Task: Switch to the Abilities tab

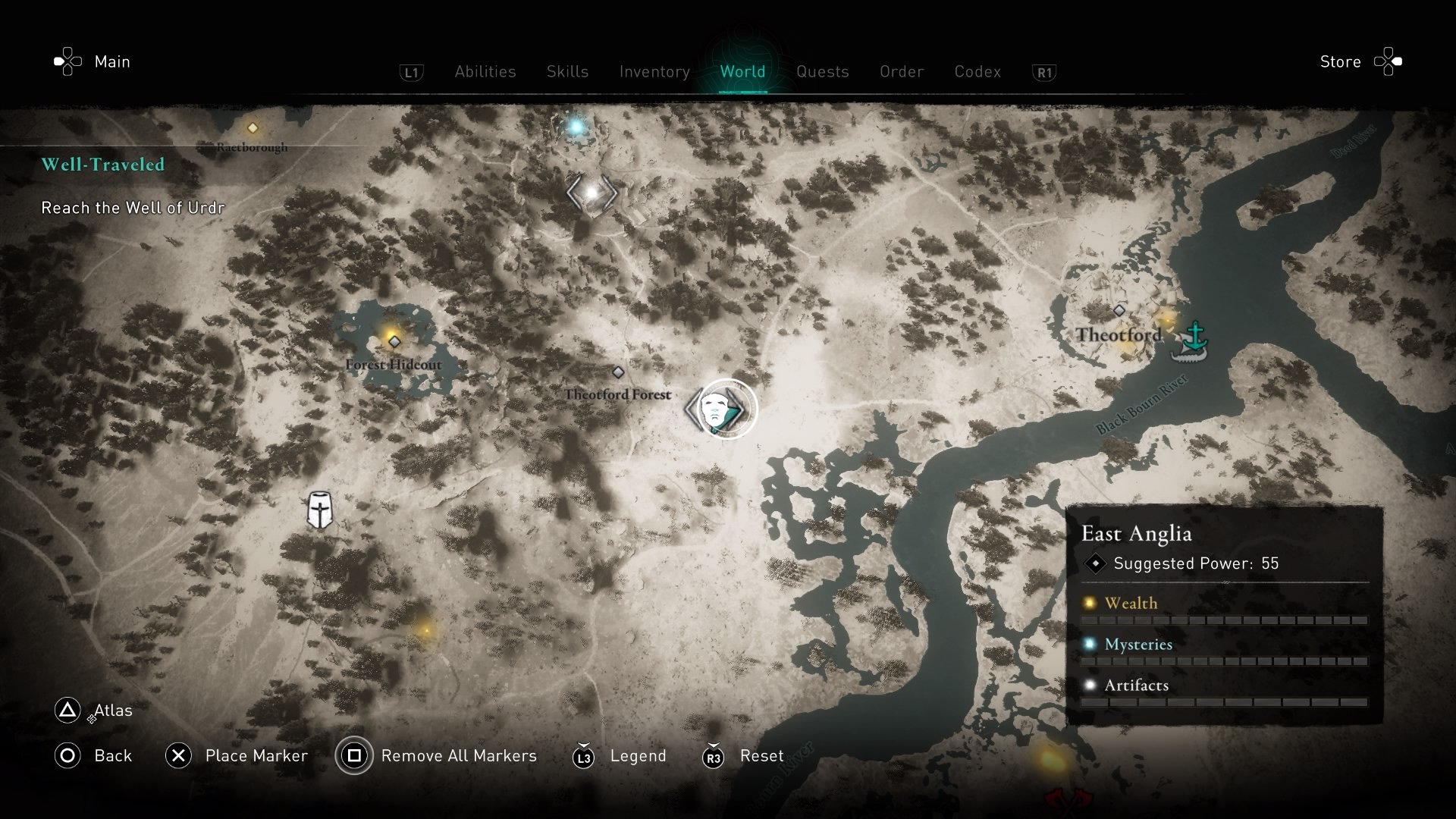Action: (x=485, y=71)
